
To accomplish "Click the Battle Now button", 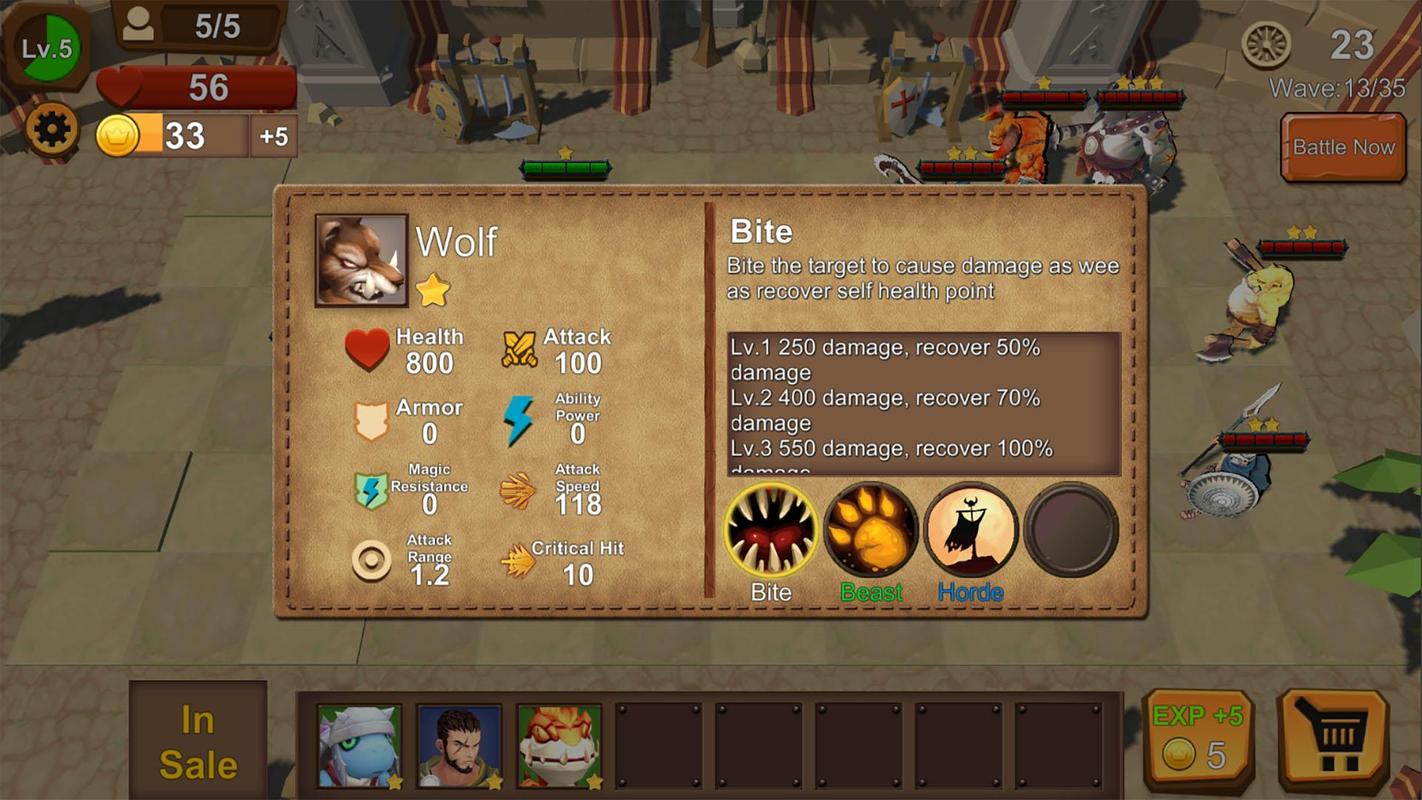I will tap(1342, 147).
